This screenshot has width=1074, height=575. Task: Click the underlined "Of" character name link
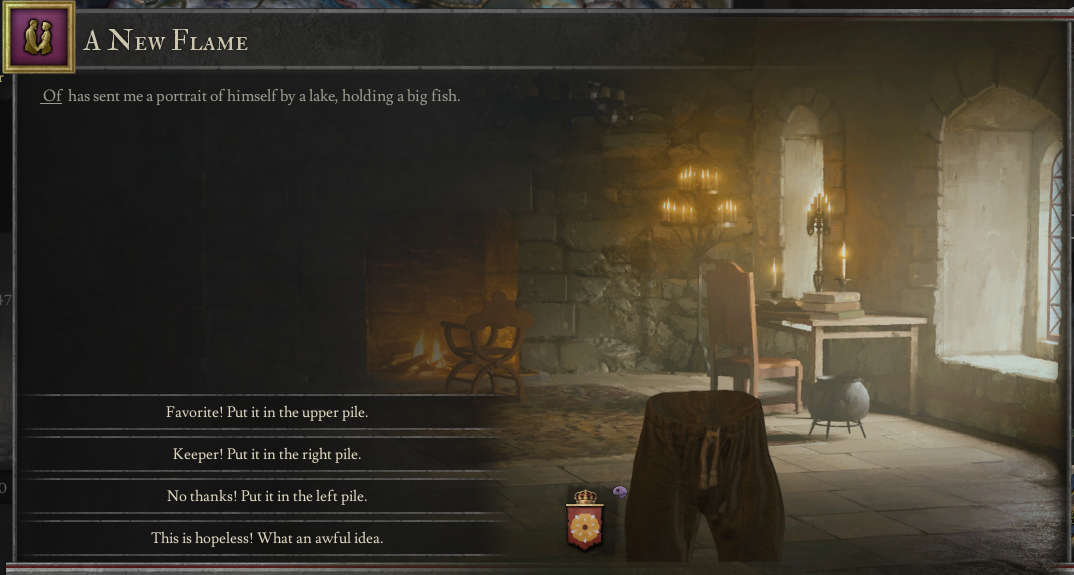(x=52, y=97)
